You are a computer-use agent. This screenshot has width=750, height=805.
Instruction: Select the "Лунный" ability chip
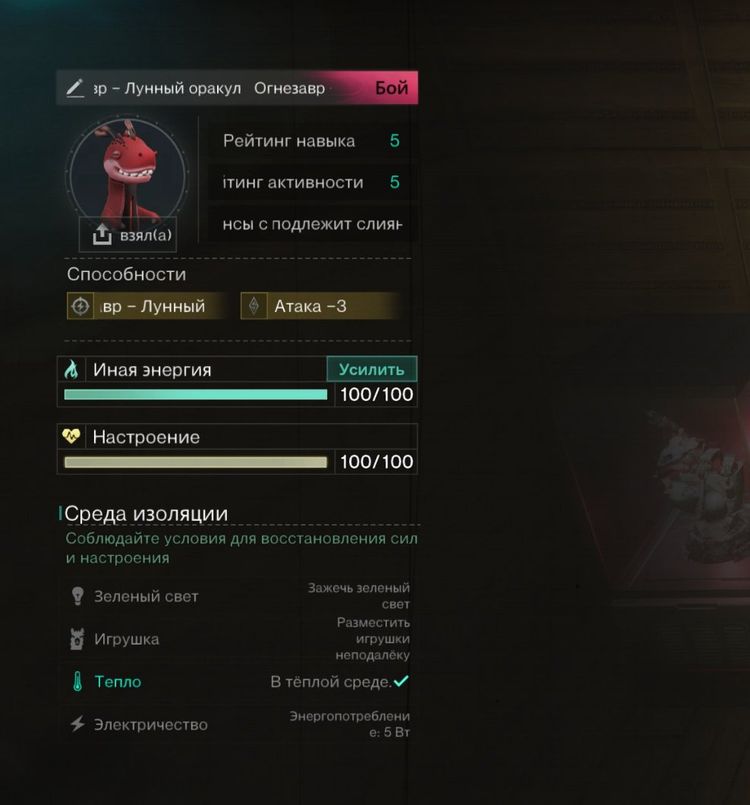tap(146, 306)
